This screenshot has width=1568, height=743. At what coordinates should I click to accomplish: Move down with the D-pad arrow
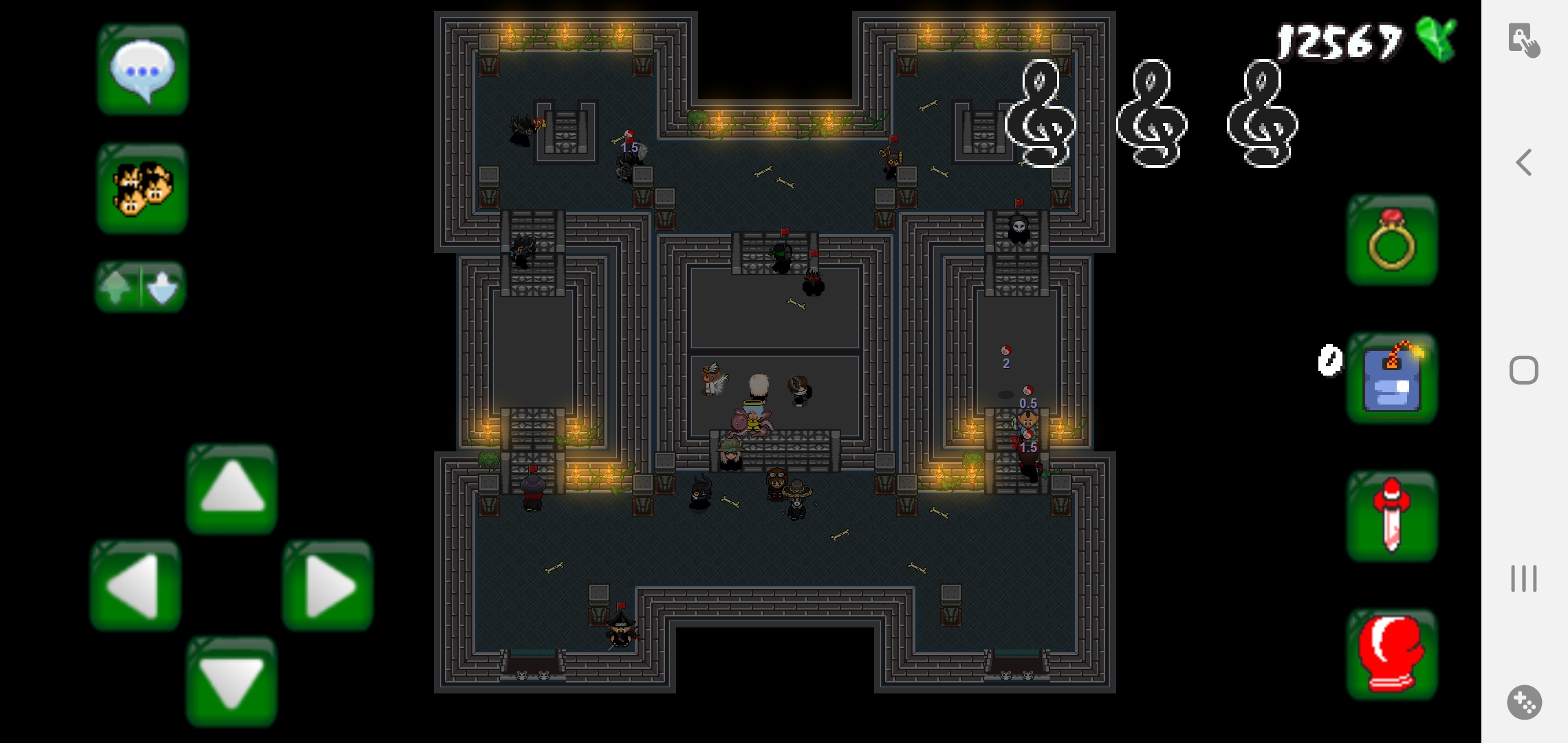coord(232,681)
